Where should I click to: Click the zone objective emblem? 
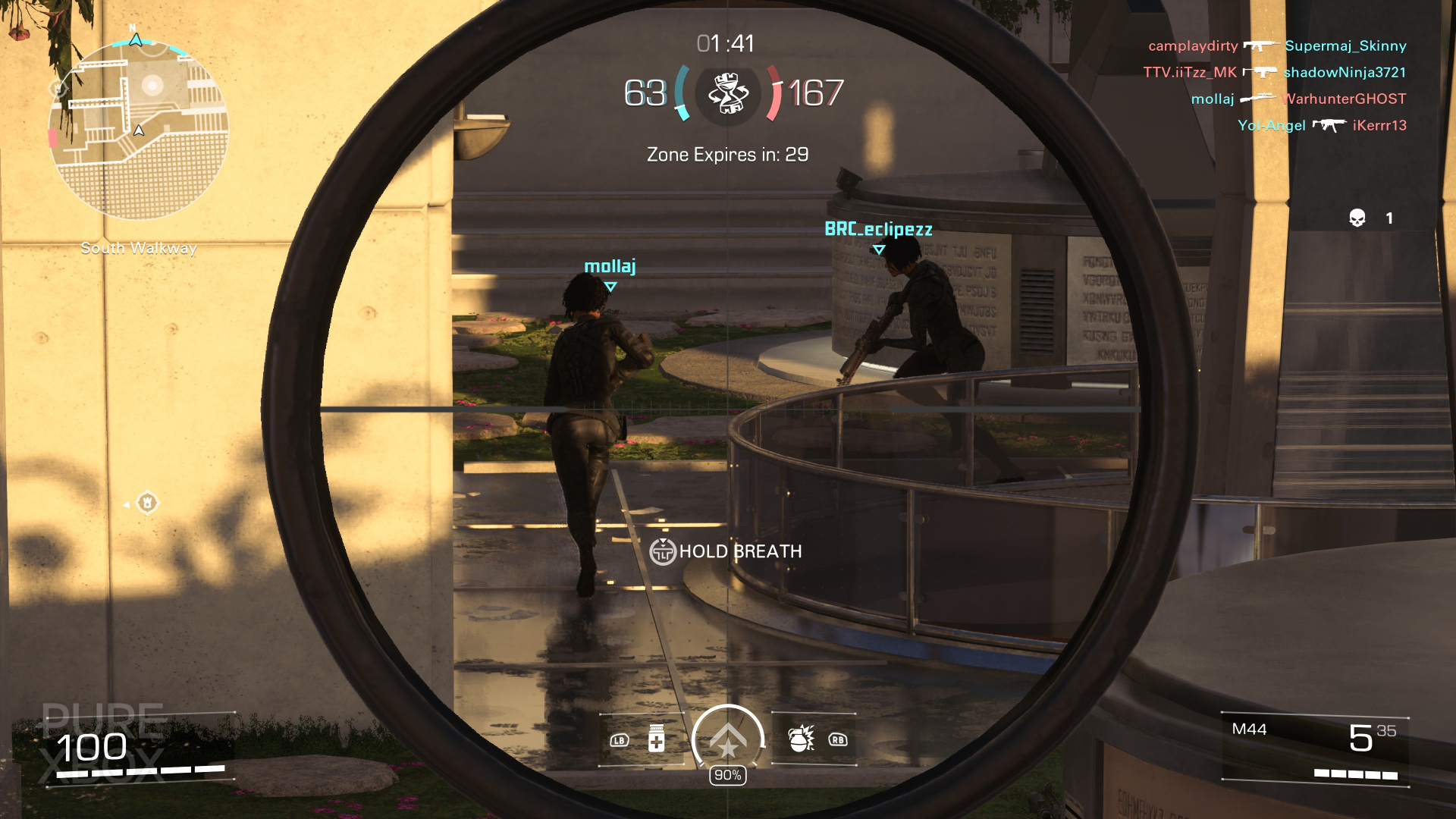click(x=728, y=94)
